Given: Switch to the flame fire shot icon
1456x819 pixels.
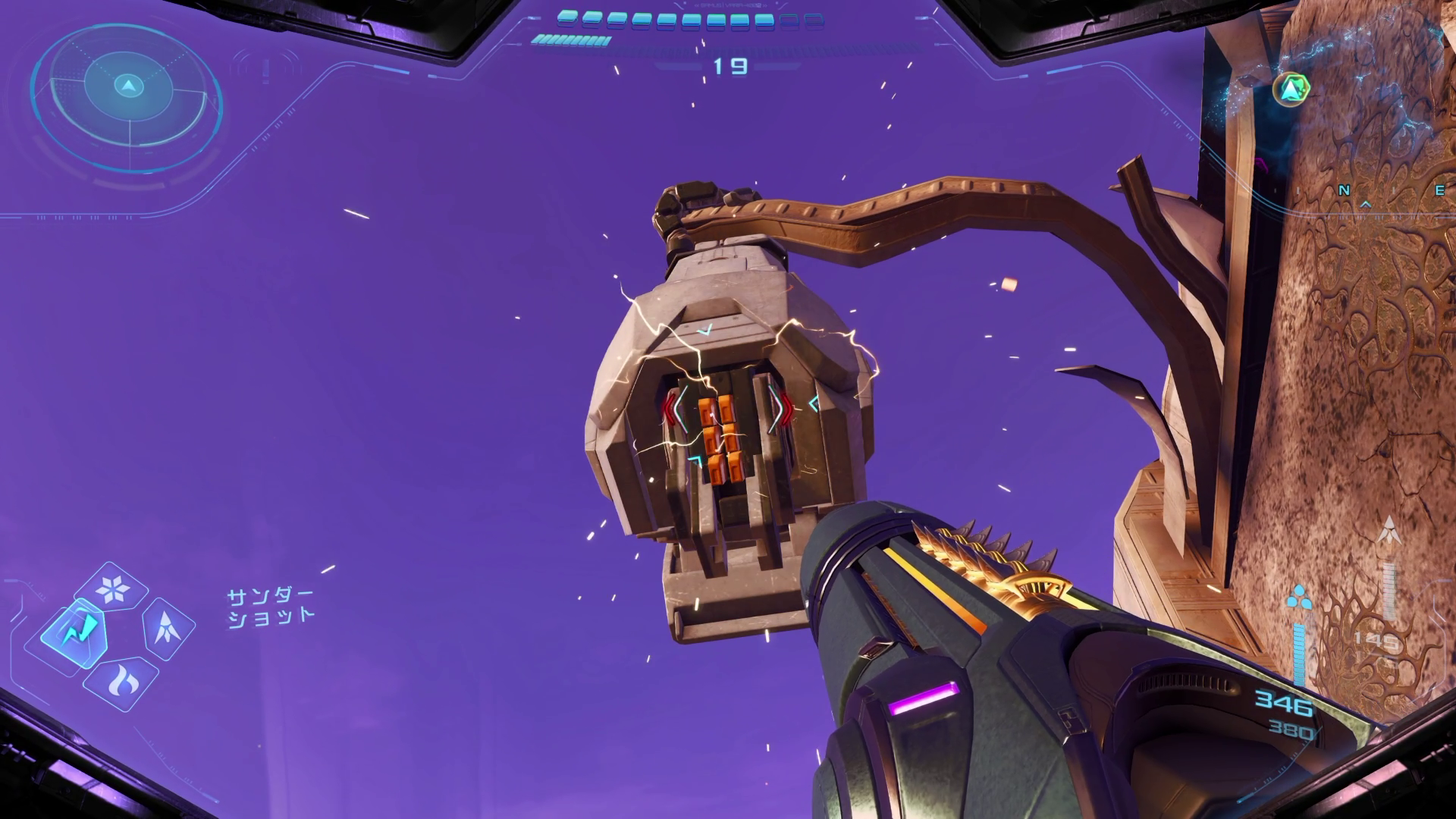Looking at the screenshot, I should (121, 682).
